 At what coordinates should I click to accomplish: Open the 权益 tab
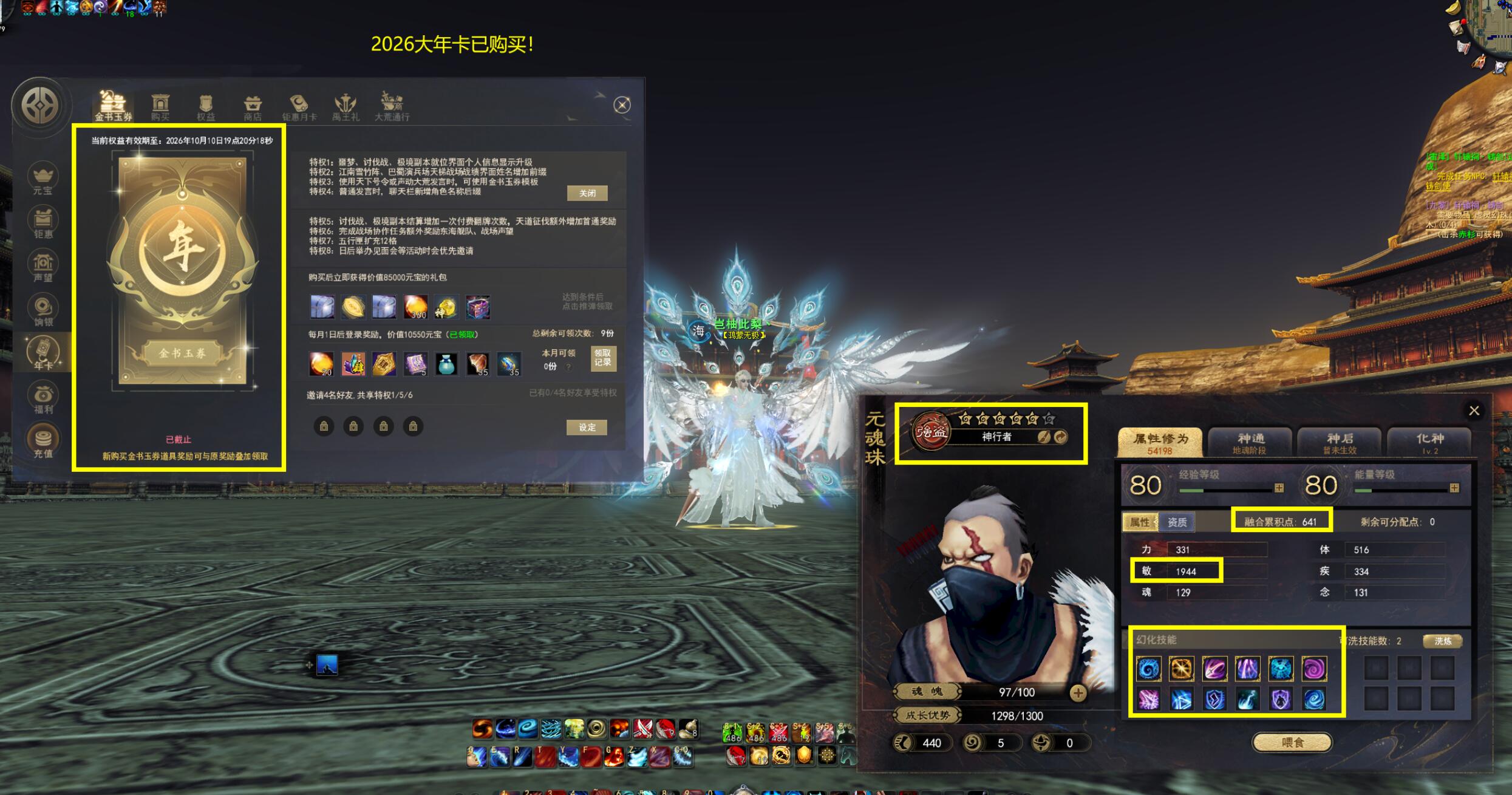[206, 107]
